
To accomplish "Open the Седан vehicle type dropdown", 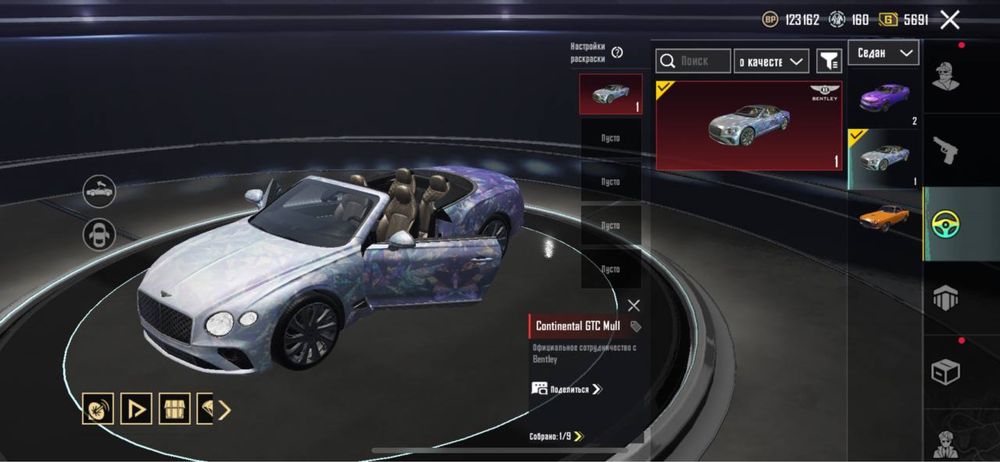I will coord(884,53).
